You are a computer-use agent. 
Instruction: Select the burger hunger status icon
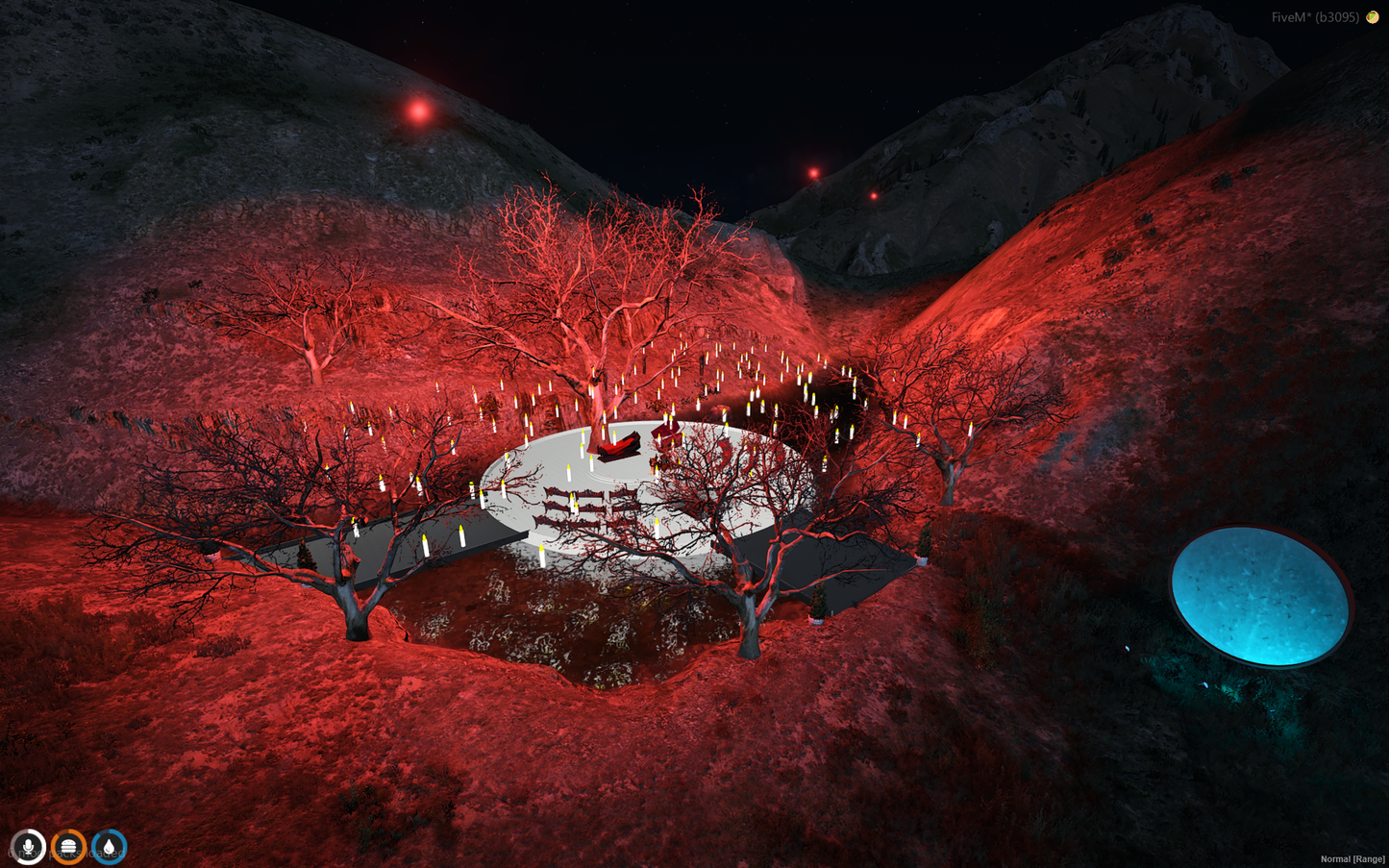coord(68,847)
